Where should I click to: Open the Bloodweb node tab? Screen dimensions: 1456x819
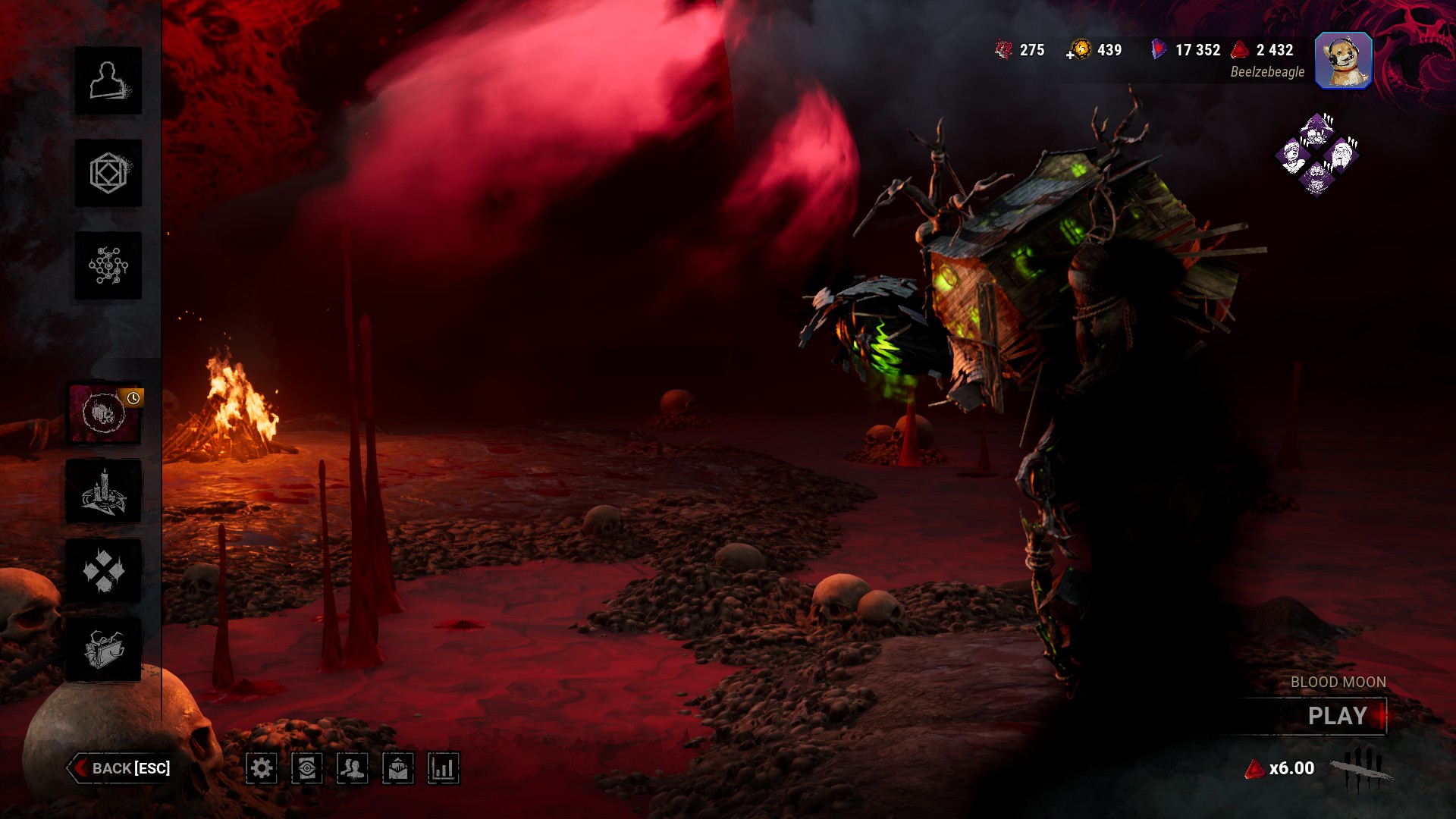pyautogui.click(x=108, y=265)
